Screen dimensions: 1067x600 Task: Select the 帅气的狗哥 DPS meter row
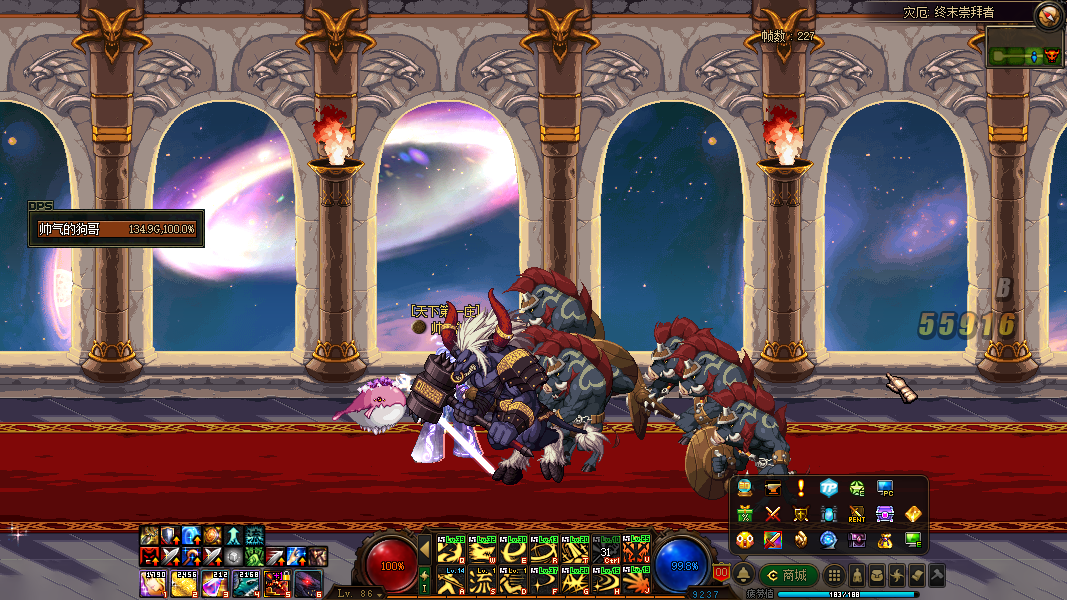coord(116,229)
